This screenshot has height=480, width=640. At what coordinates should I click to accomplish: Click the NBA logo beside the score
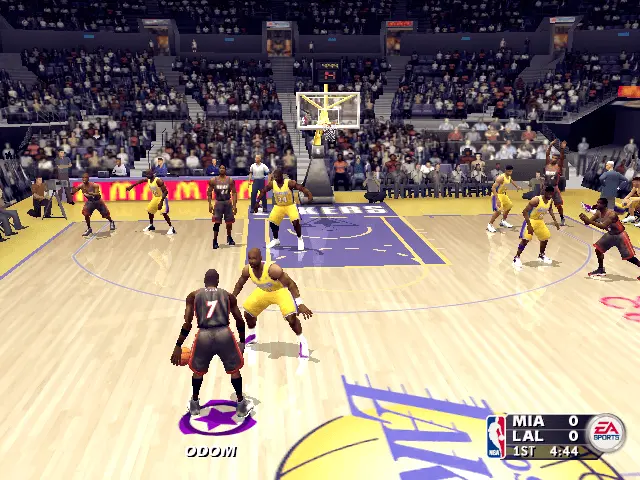[x=497, y=437]
